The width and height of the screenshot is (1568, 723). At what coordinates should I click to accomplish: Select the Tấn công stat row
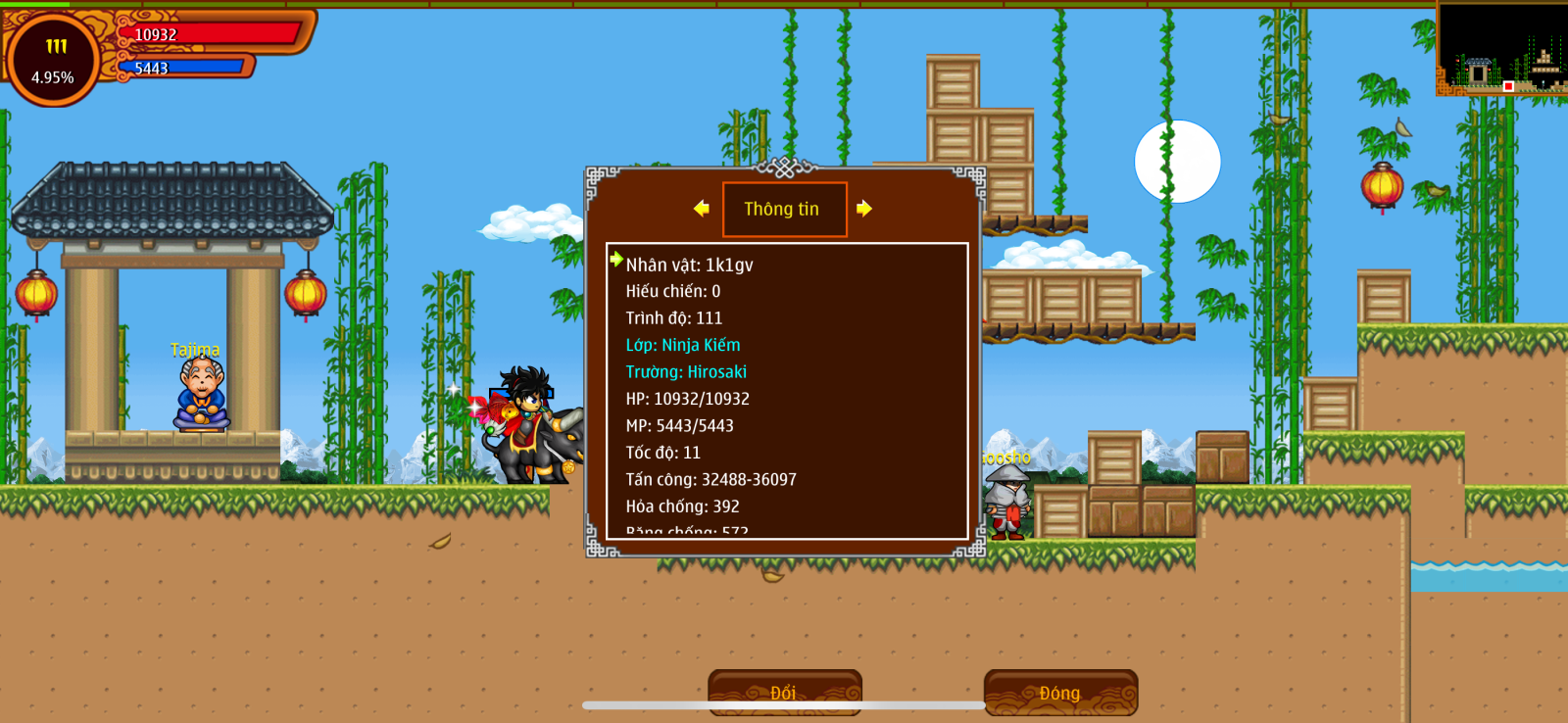711,479
